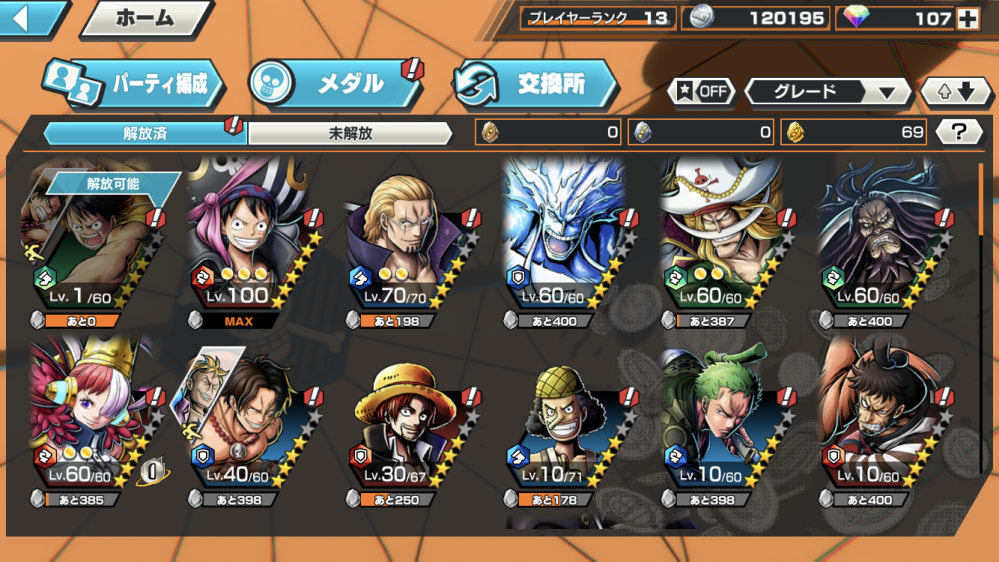Switch to the 未解放 tab

[350, 132]
